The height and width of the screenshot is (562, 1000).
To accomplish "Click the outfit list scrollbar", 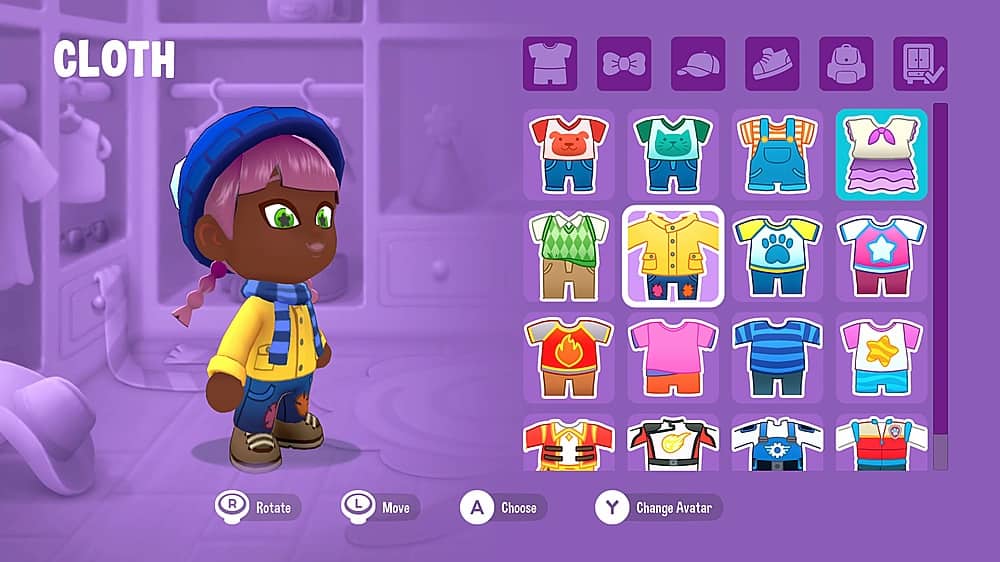I will point(940,285).
